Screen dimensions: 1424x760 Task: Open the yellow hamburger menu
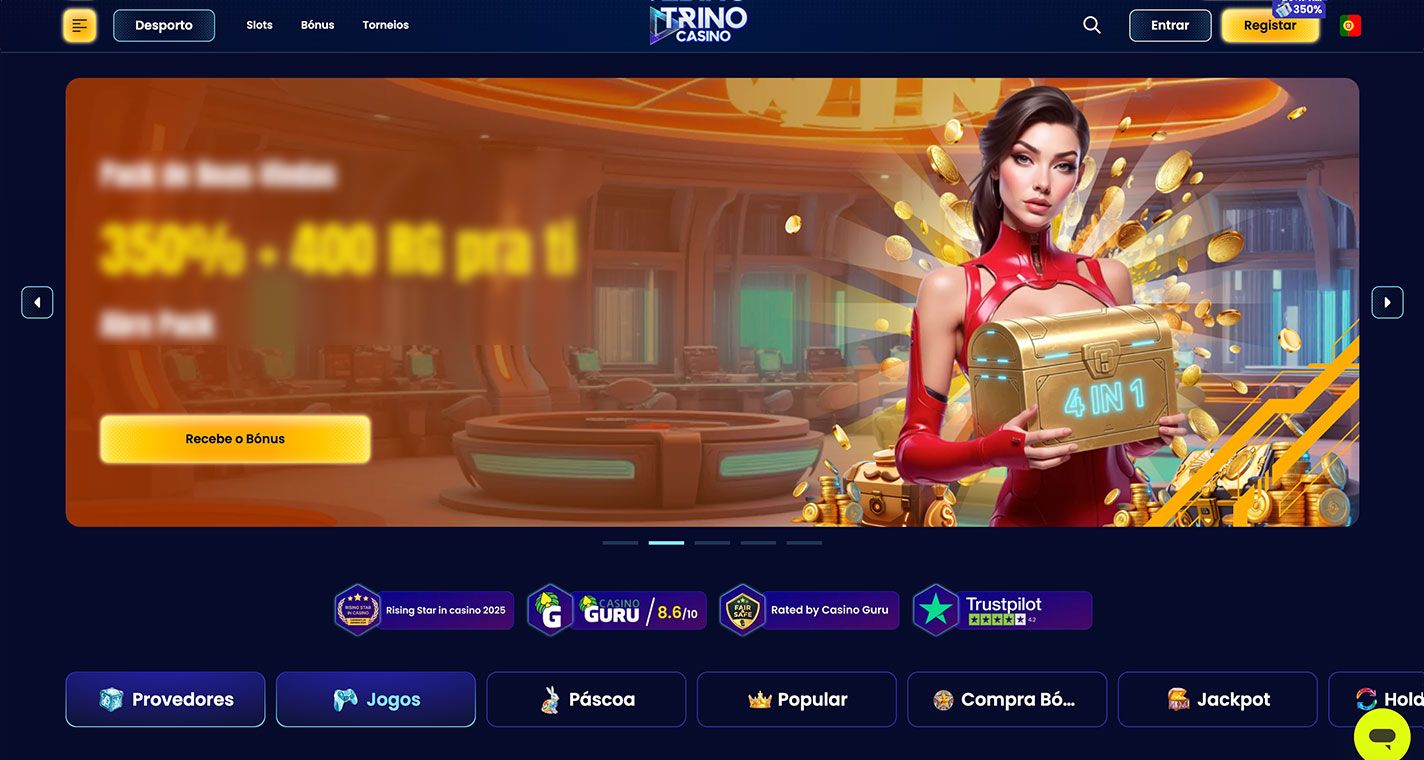pos(79,26)
